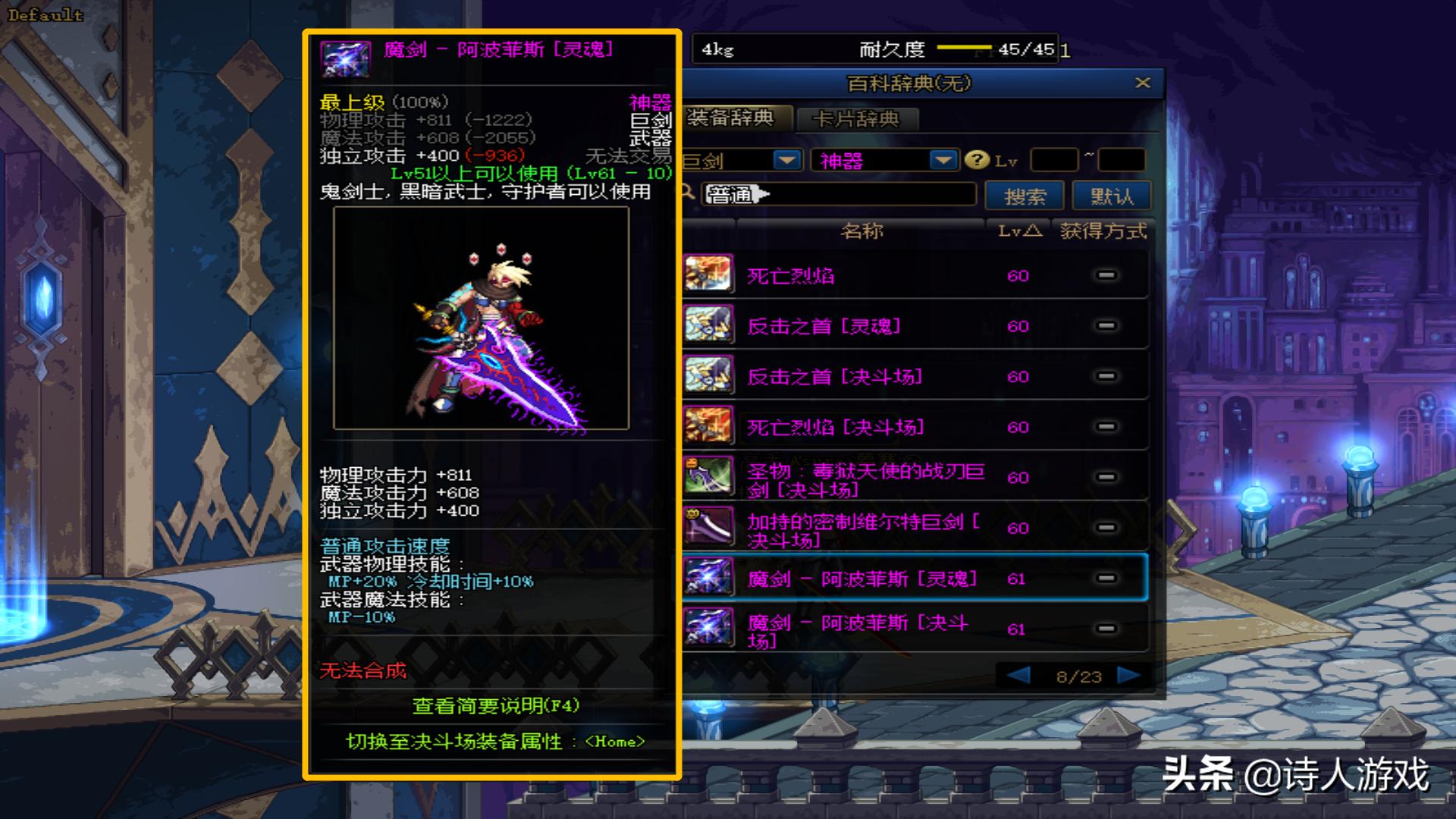Focus the maximum level input box

(1121, 160)
